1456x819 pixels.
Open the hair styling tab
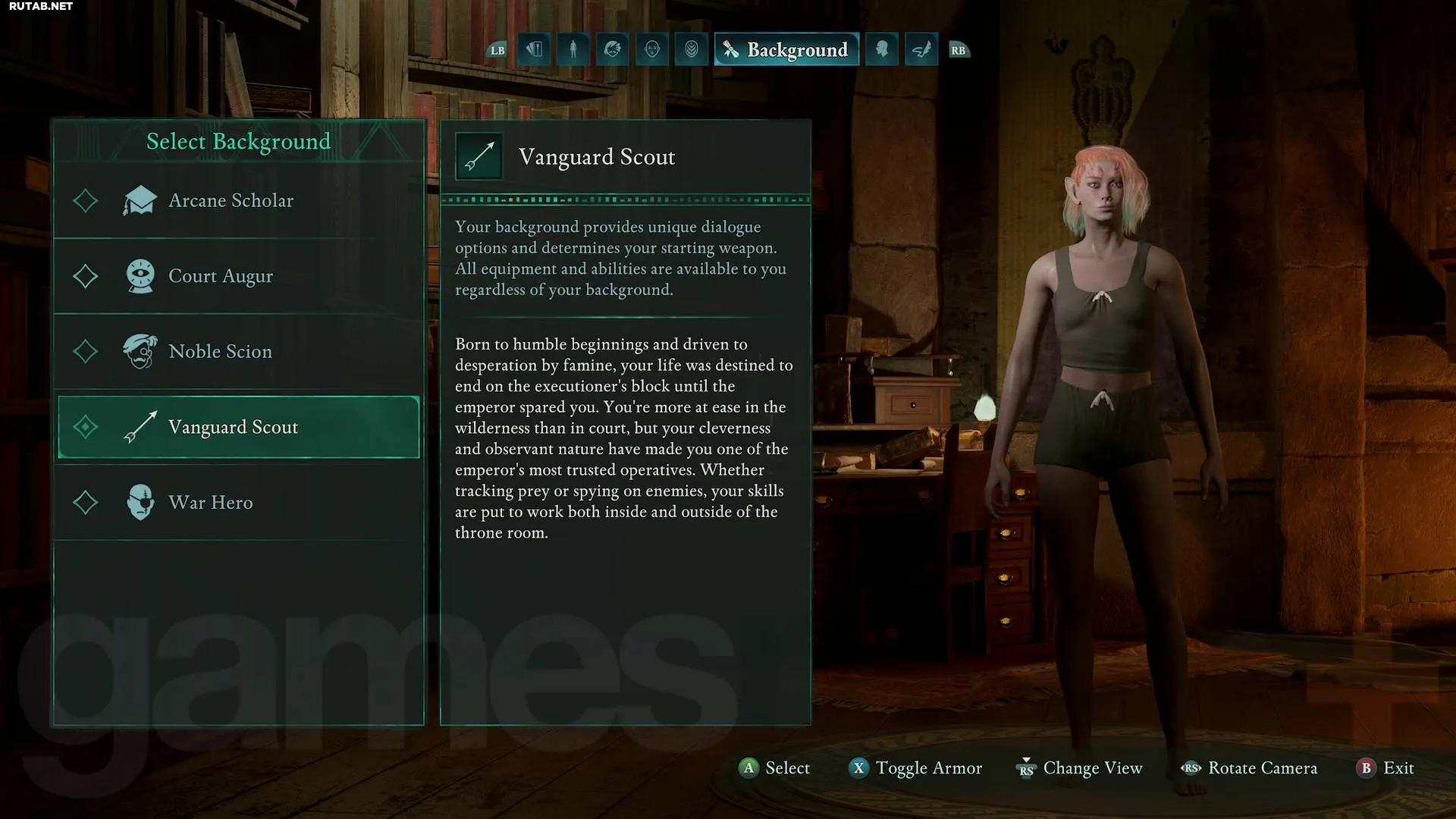[613, 50]
